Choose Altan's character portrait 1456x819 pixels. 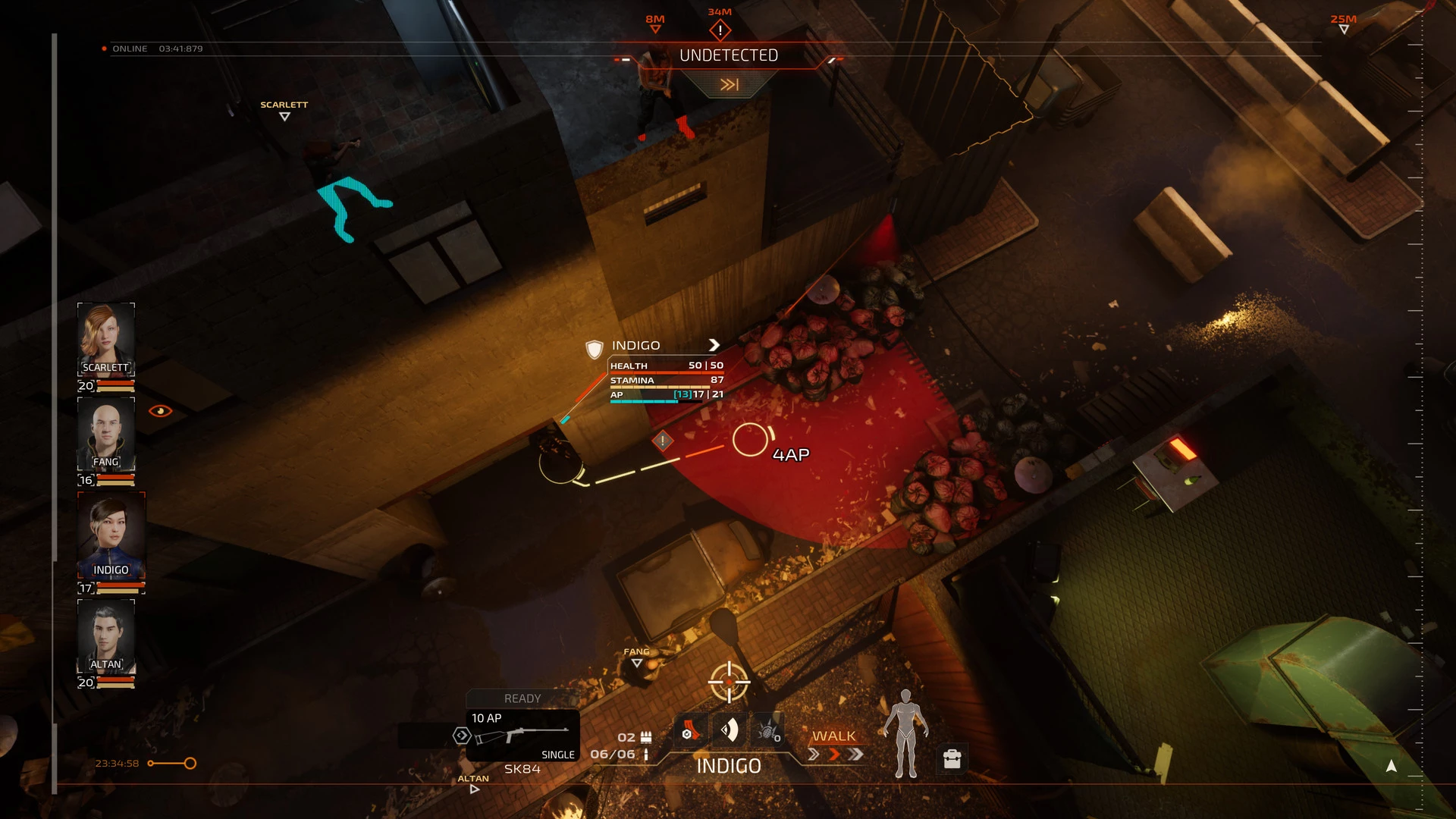tap(106, 635)
